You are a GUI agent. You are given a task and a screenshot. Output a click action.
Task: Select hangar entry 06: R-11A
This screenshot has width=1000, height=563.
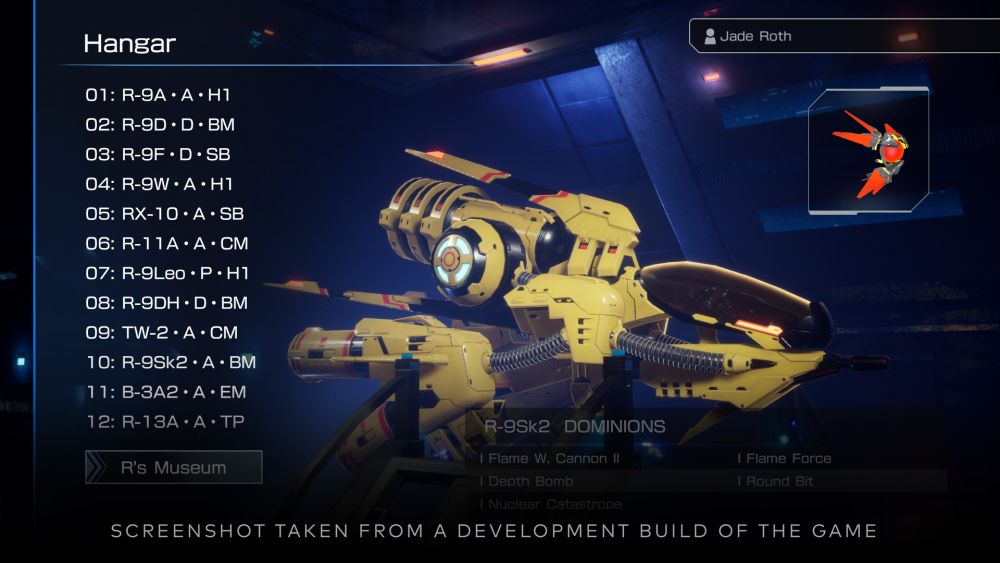pyautogui.click(x=166, y=243)
